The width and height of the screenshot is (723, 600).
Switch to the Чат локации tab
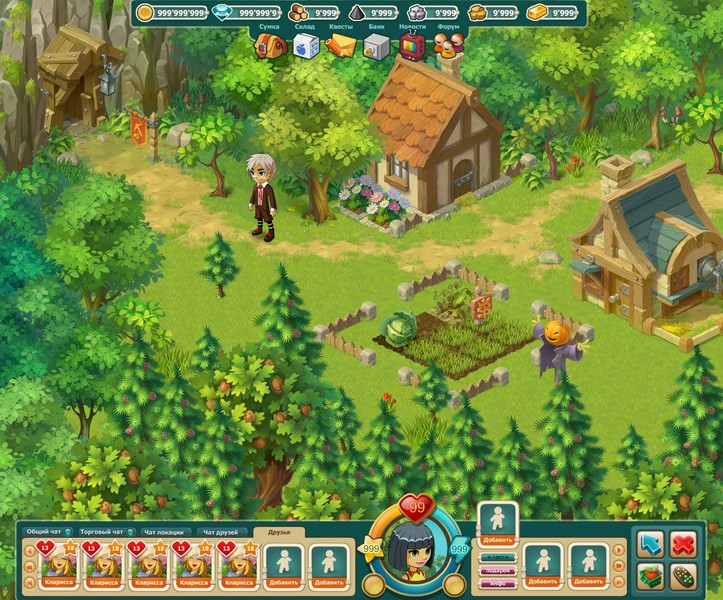pyautogui.click(x=163, y=532)
